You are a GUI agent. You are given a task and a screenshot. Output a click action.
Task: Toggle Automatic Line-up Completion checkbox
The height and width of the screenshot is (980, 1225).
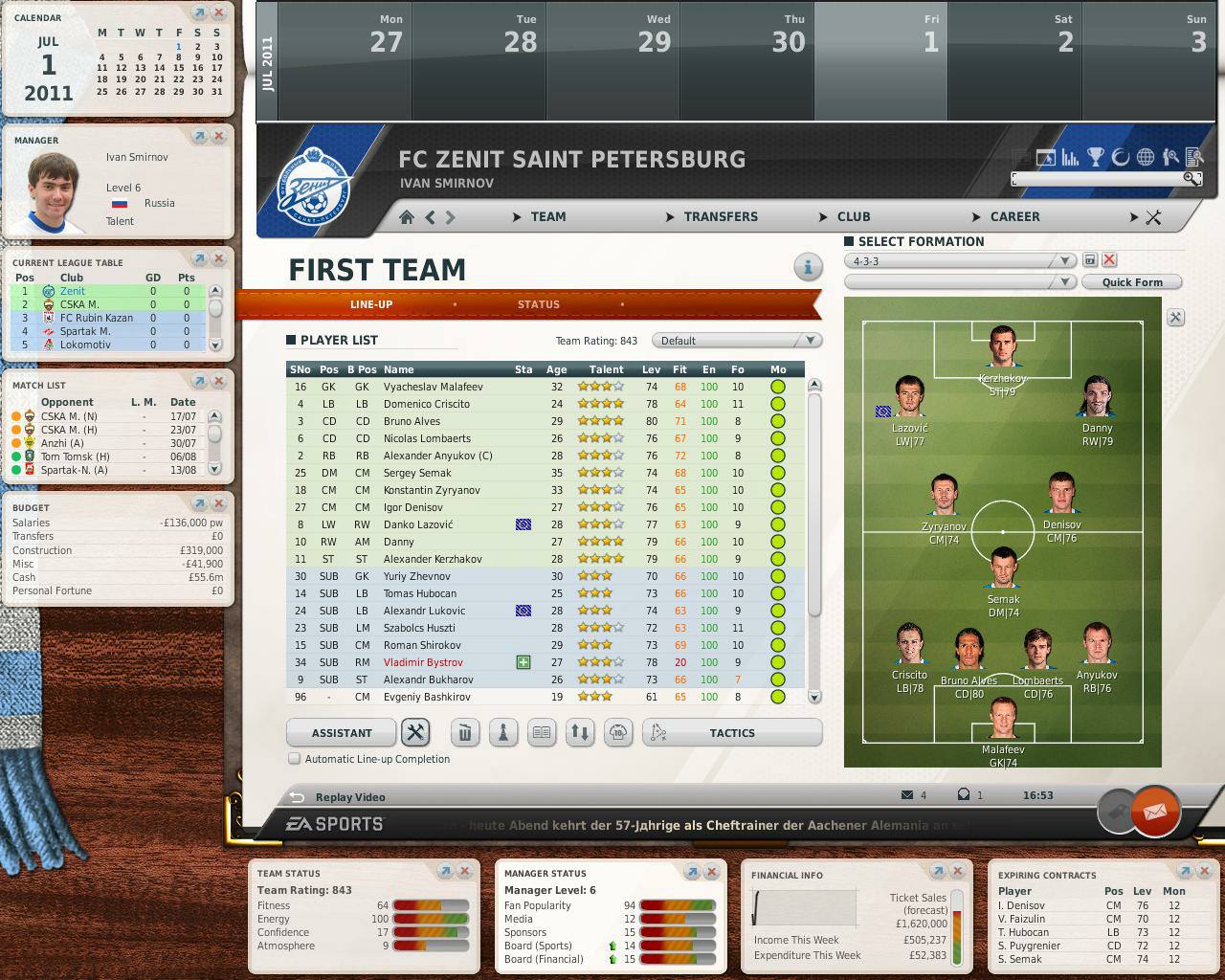295,759
